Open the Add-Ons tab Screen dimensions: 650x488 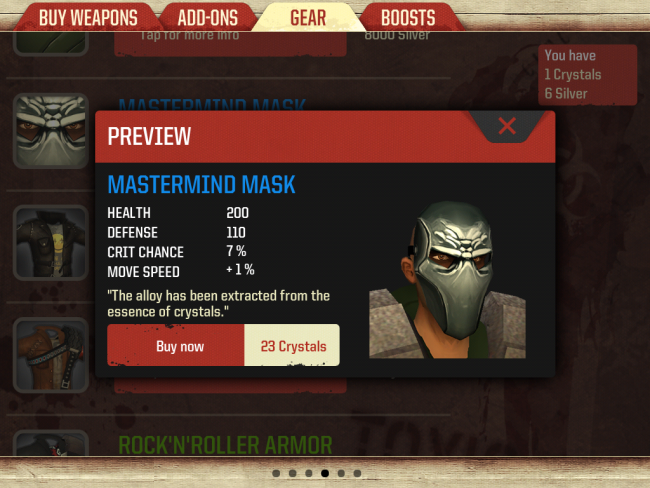coord(207,17)
